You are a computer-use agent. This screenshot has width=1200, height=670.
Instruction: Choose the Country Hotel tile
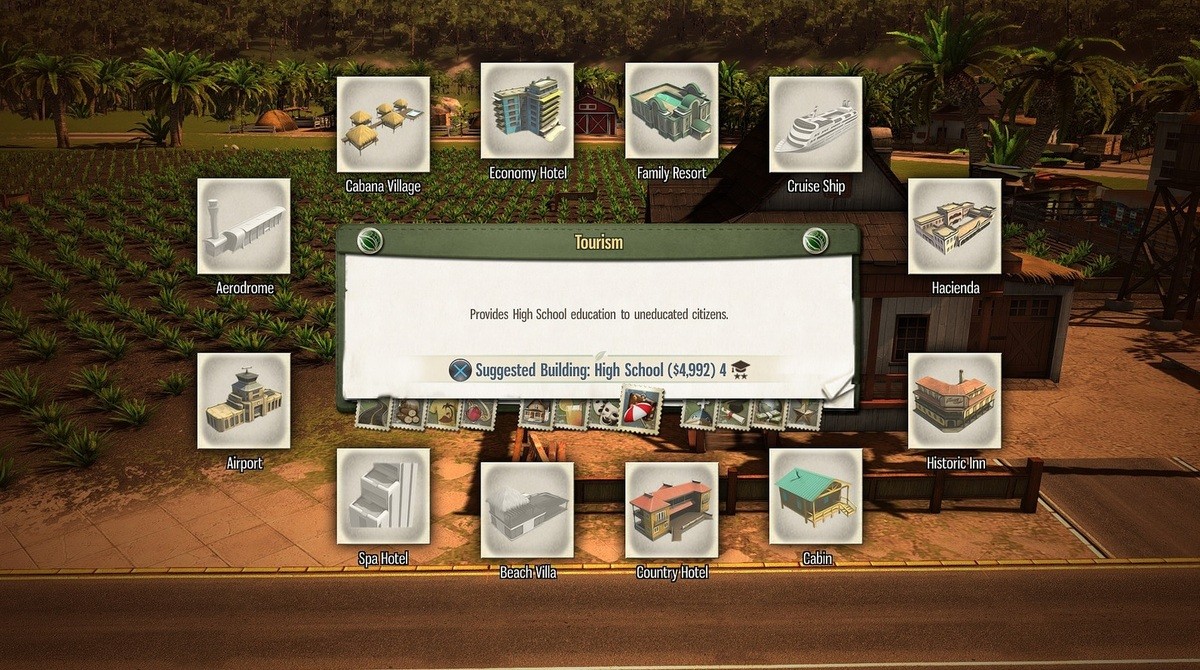pyautogui.click(x=671, y=510)
